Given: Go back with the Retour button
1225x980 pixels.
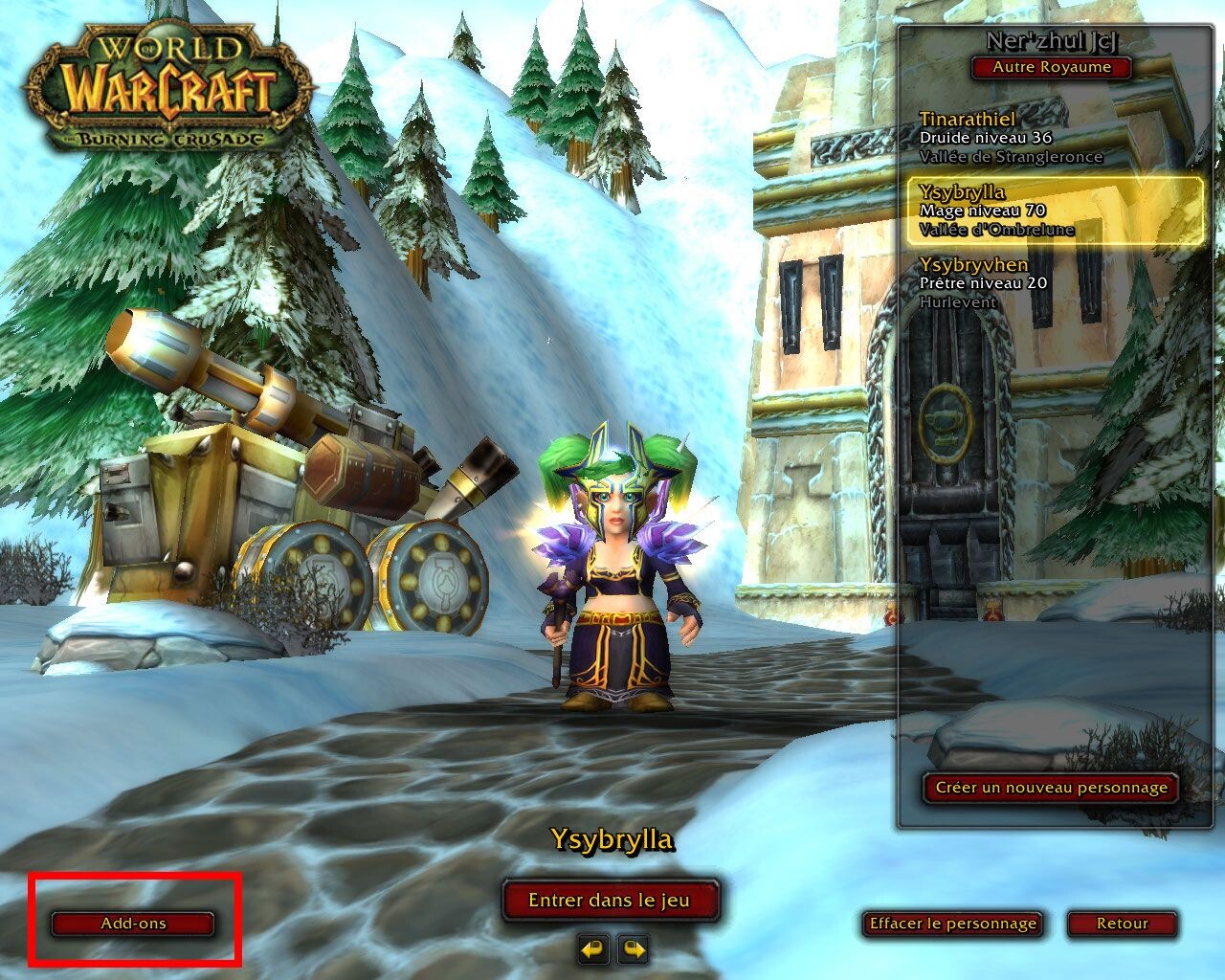Looking at the screenshot, I should (1123, 924).
